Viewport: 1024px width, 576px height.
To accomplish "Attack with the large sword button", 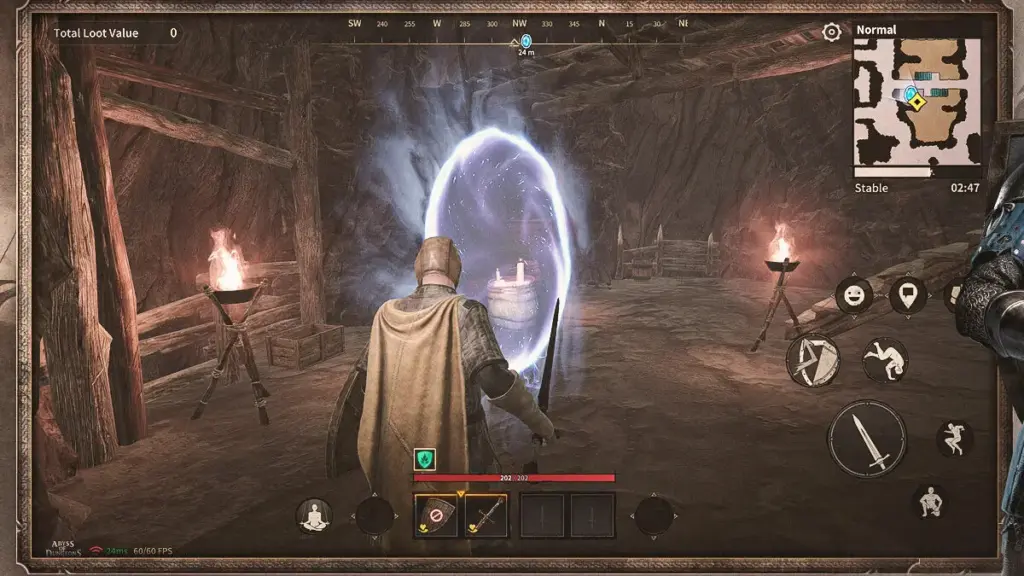I will (867, 438).
